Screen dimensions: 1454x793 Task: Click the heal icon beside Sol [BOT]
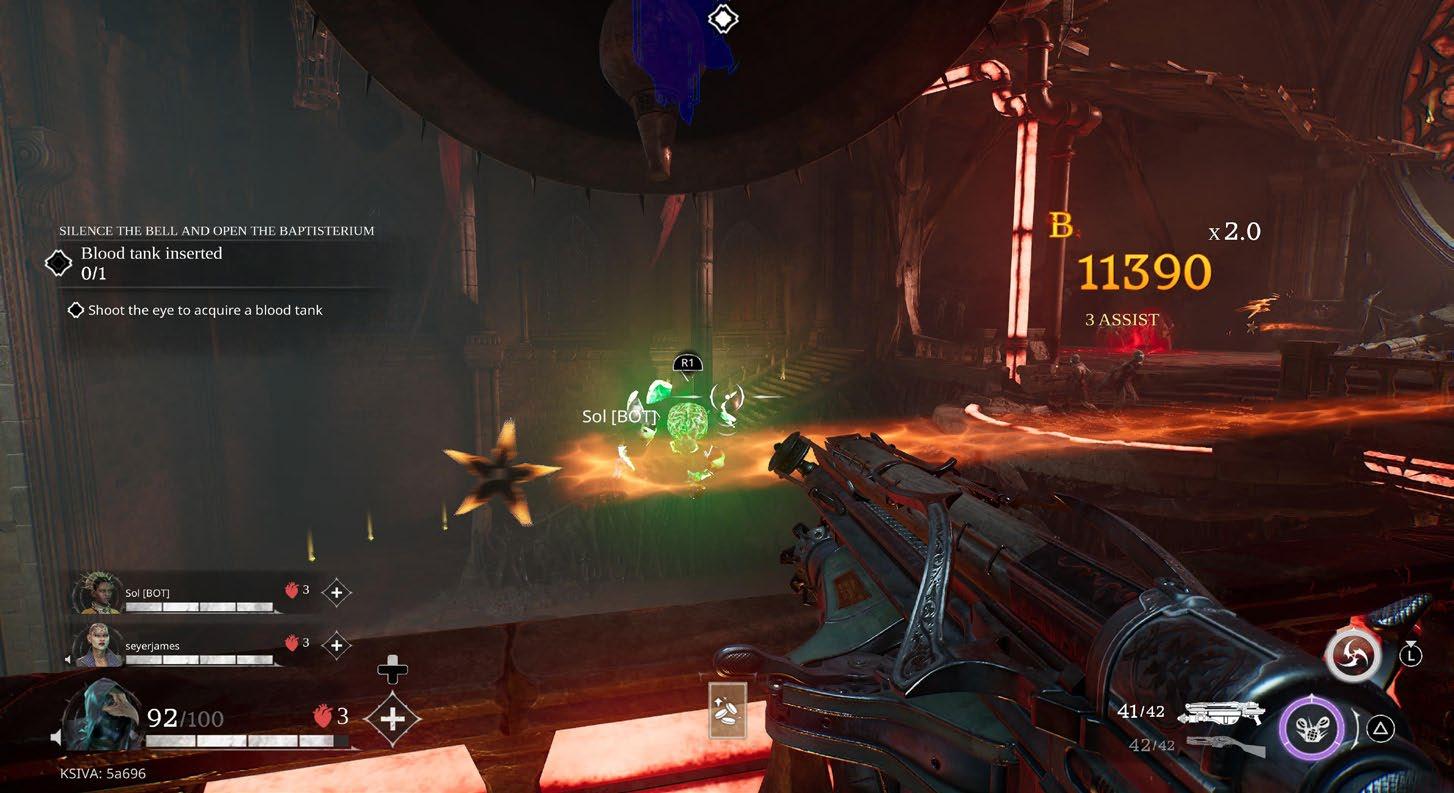tap(336, 593)
